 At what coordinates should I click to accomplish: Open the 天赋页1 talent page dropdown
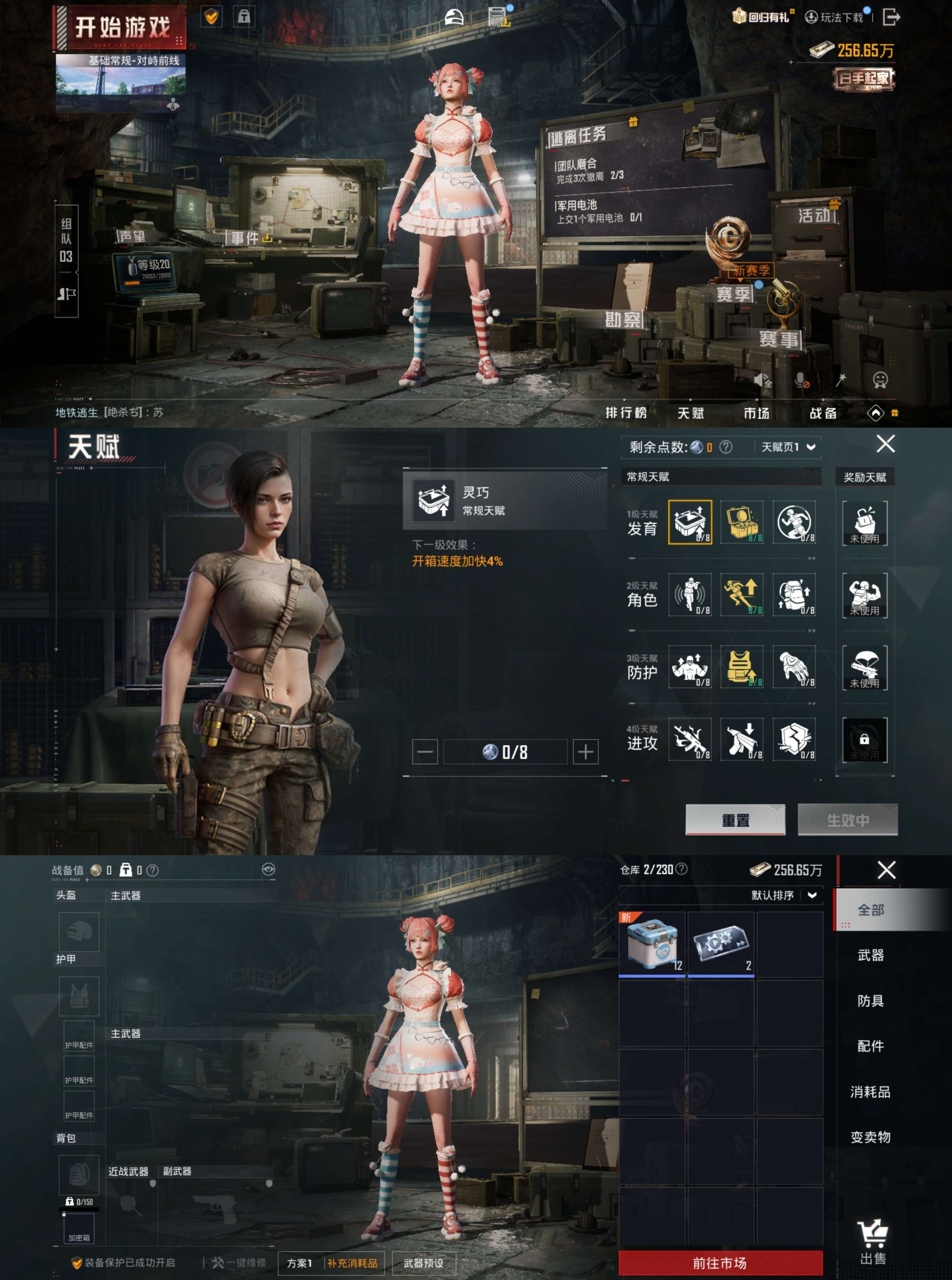point(788,447)
